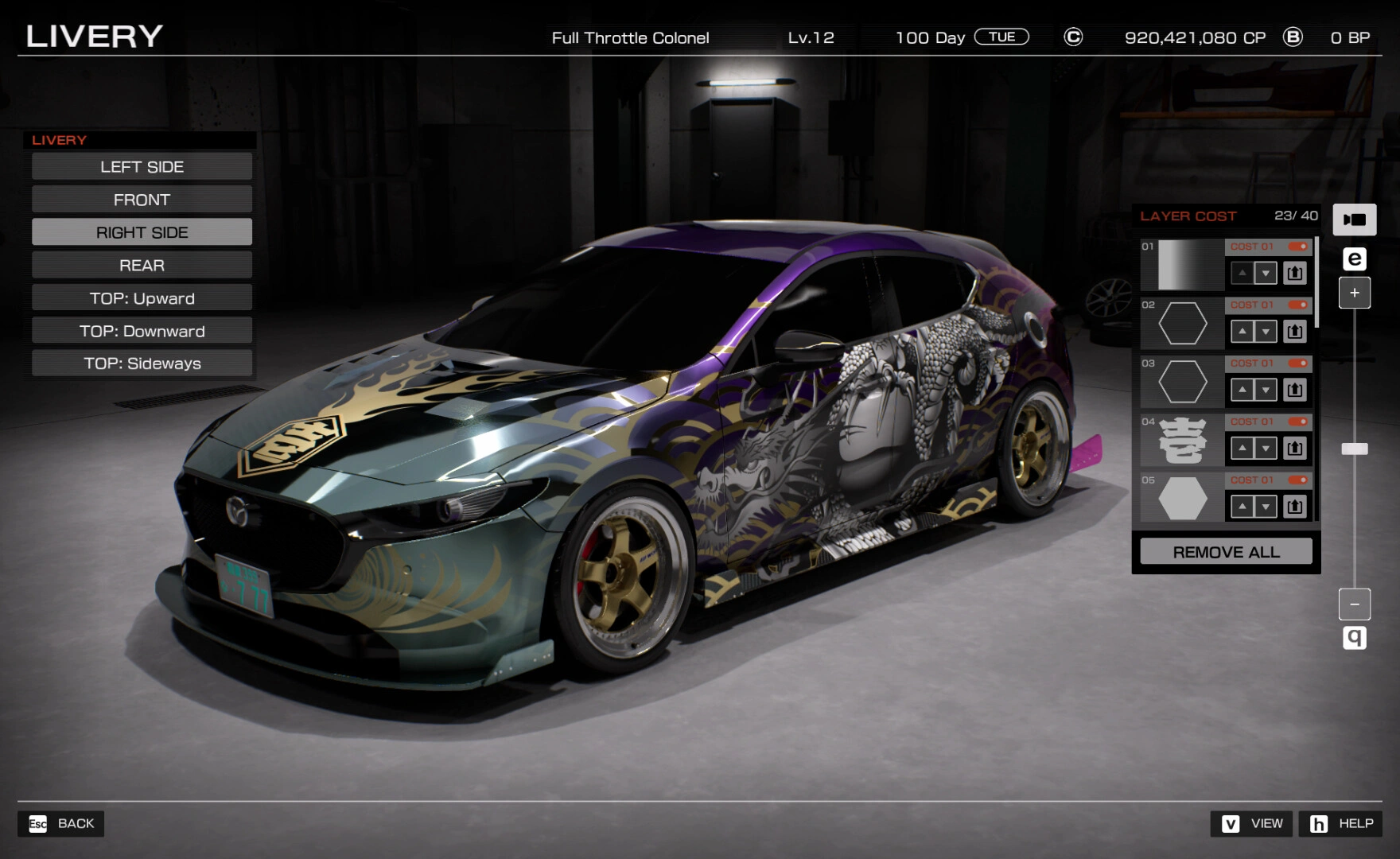Grab the zoom slider handle
Screen dimensions: 1400x859
(x=1355, y=449)
